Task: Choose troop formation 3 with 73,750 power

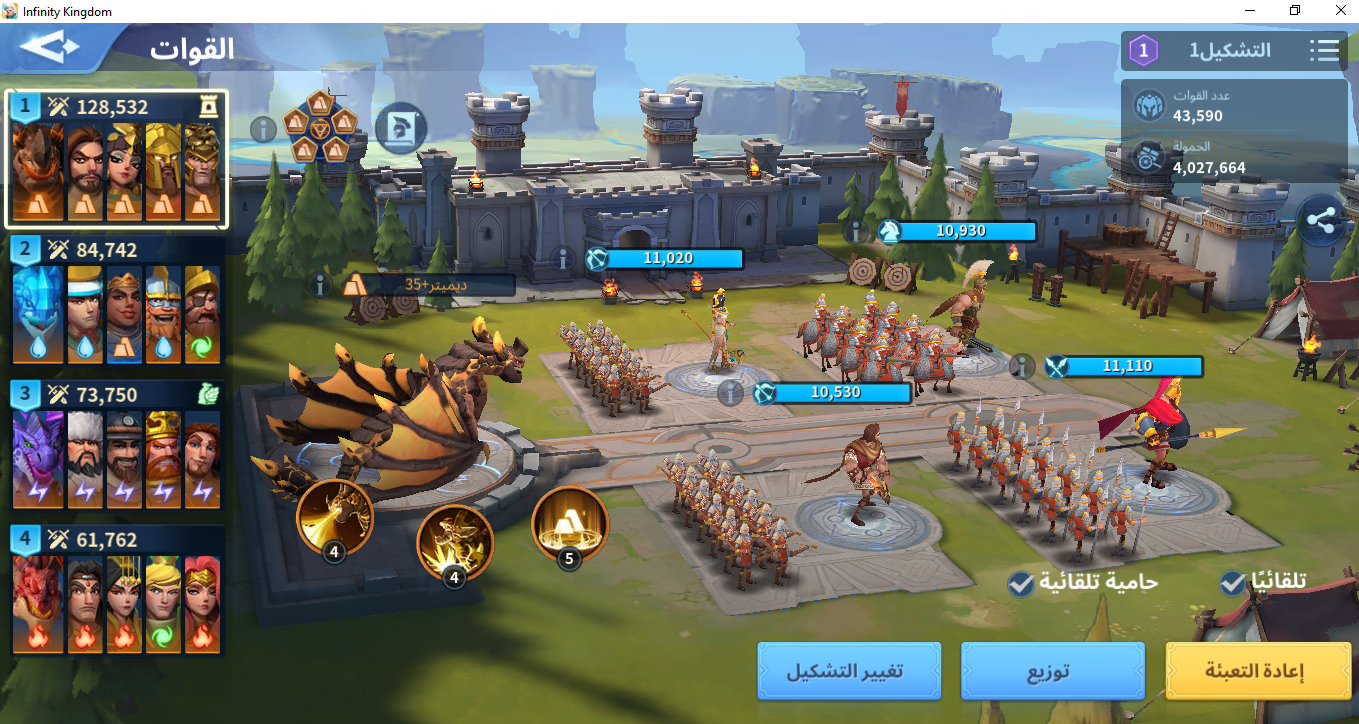Action: [x=117, y=445]
